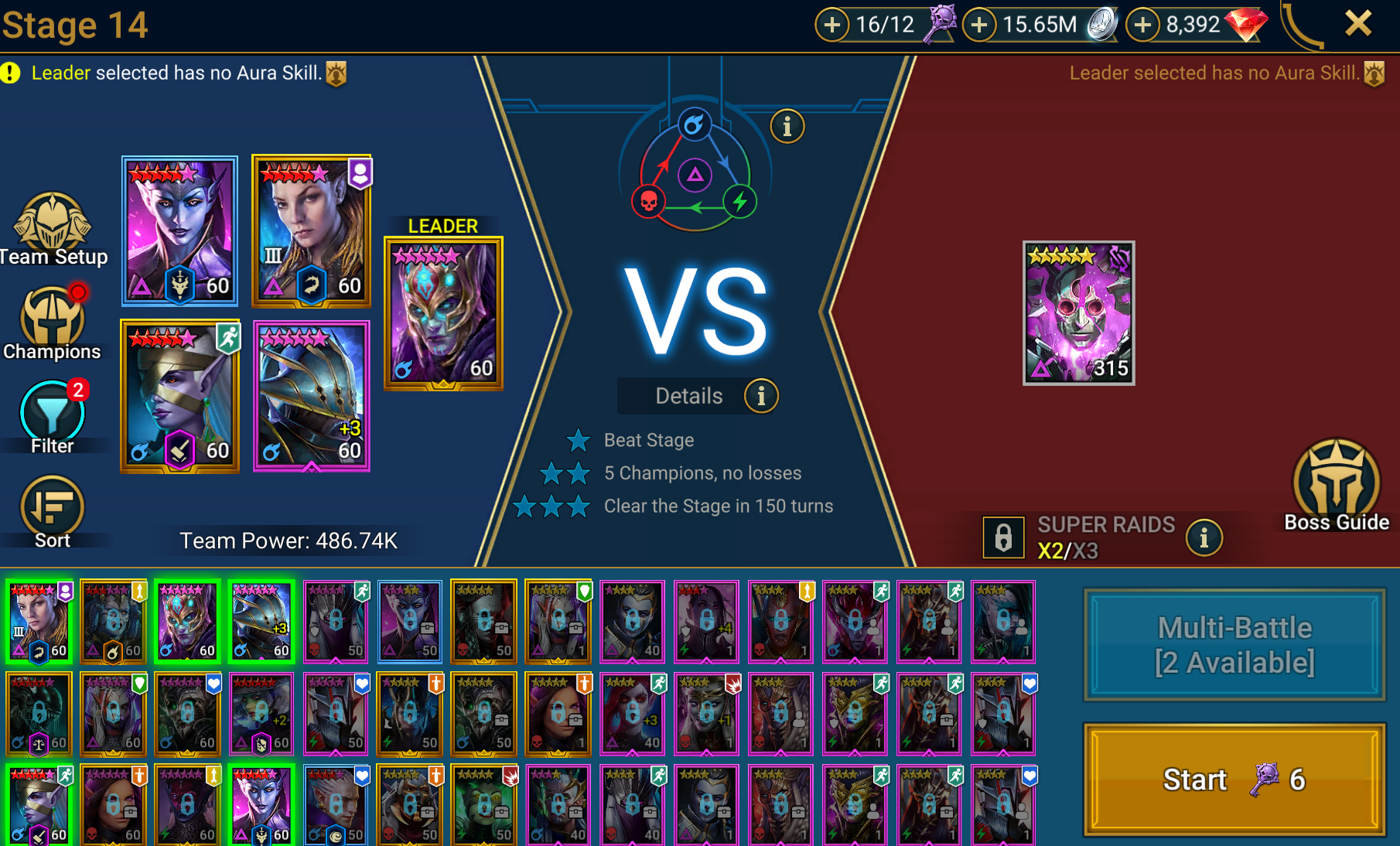This screenshot has height=846, width=1400.
Task: Close the stage setup screen
Action: click(1358, 24)
